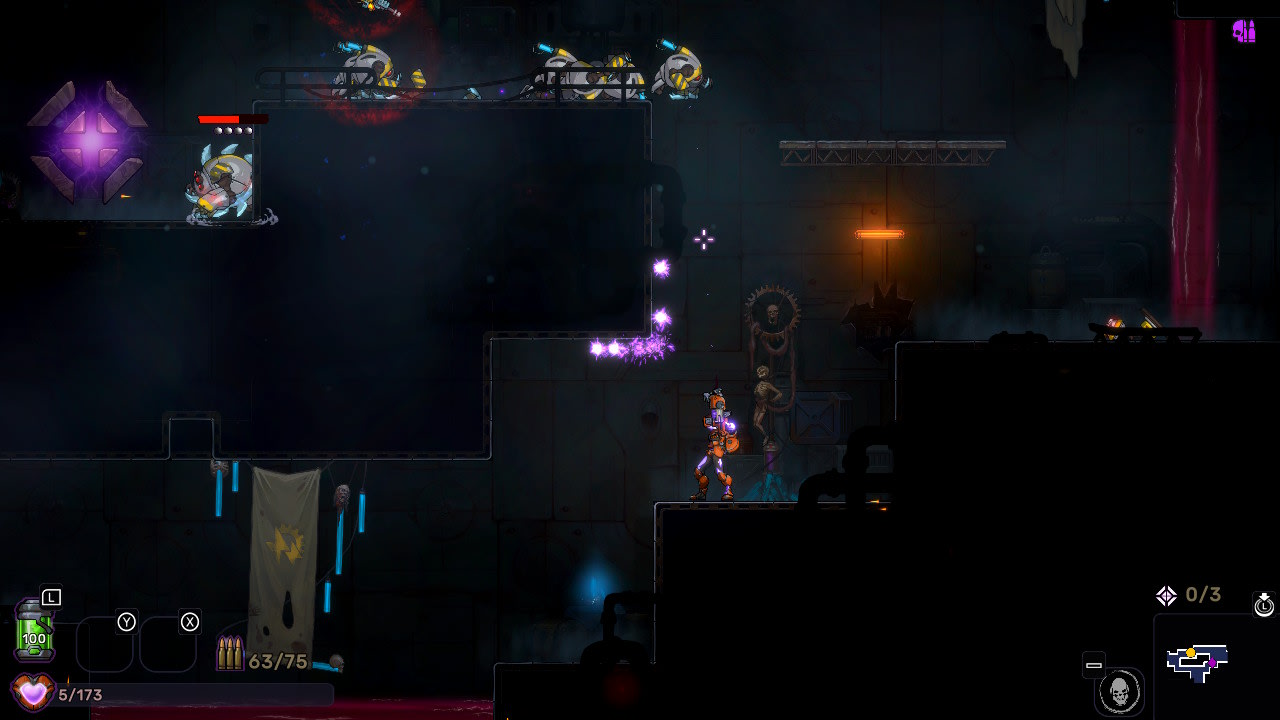Click the 63/75 ammo count text

(x=279, y=661)
